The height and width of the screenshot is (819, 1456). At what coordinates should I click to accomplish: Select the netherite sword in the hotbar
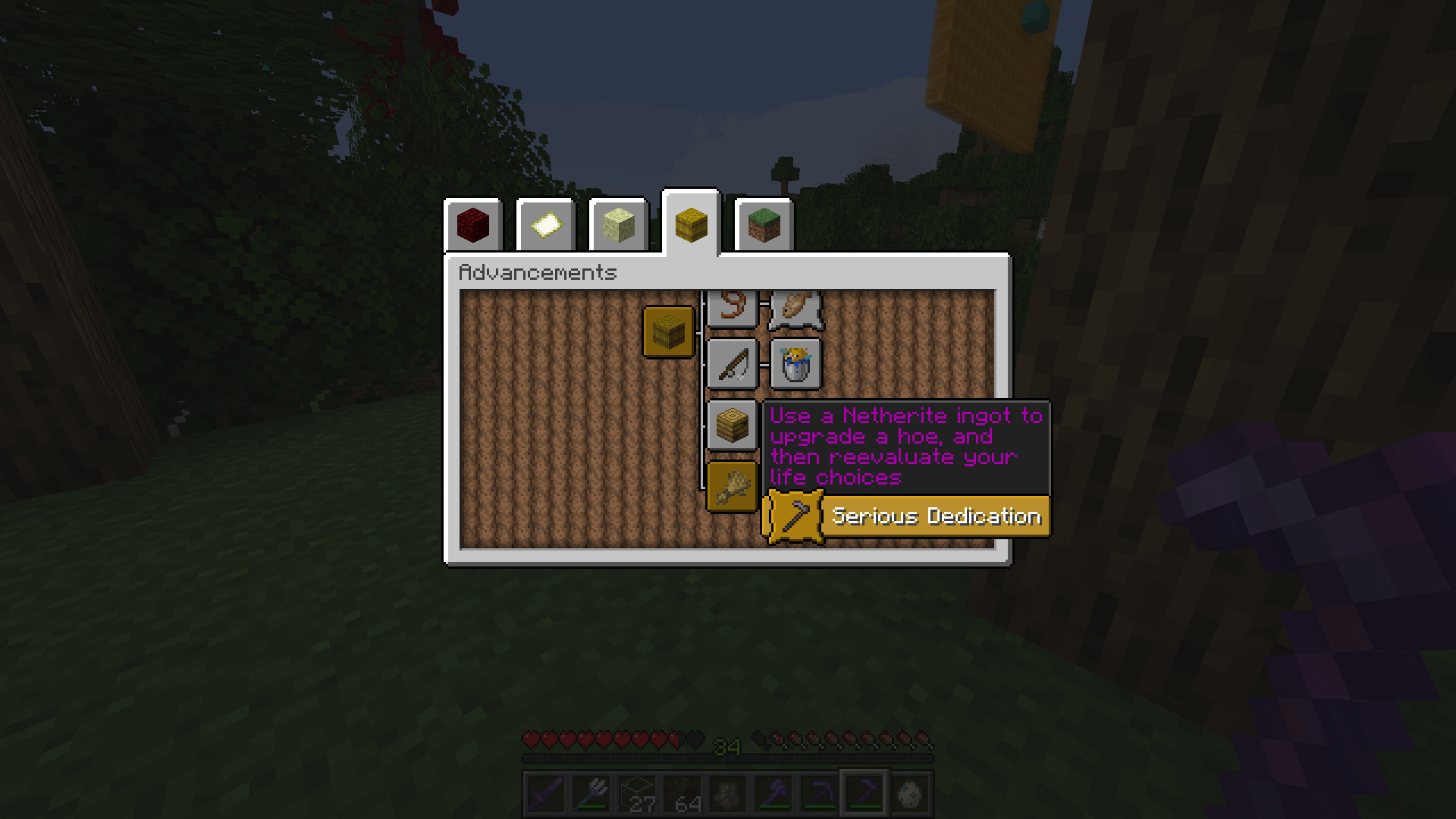pos(546,792)
